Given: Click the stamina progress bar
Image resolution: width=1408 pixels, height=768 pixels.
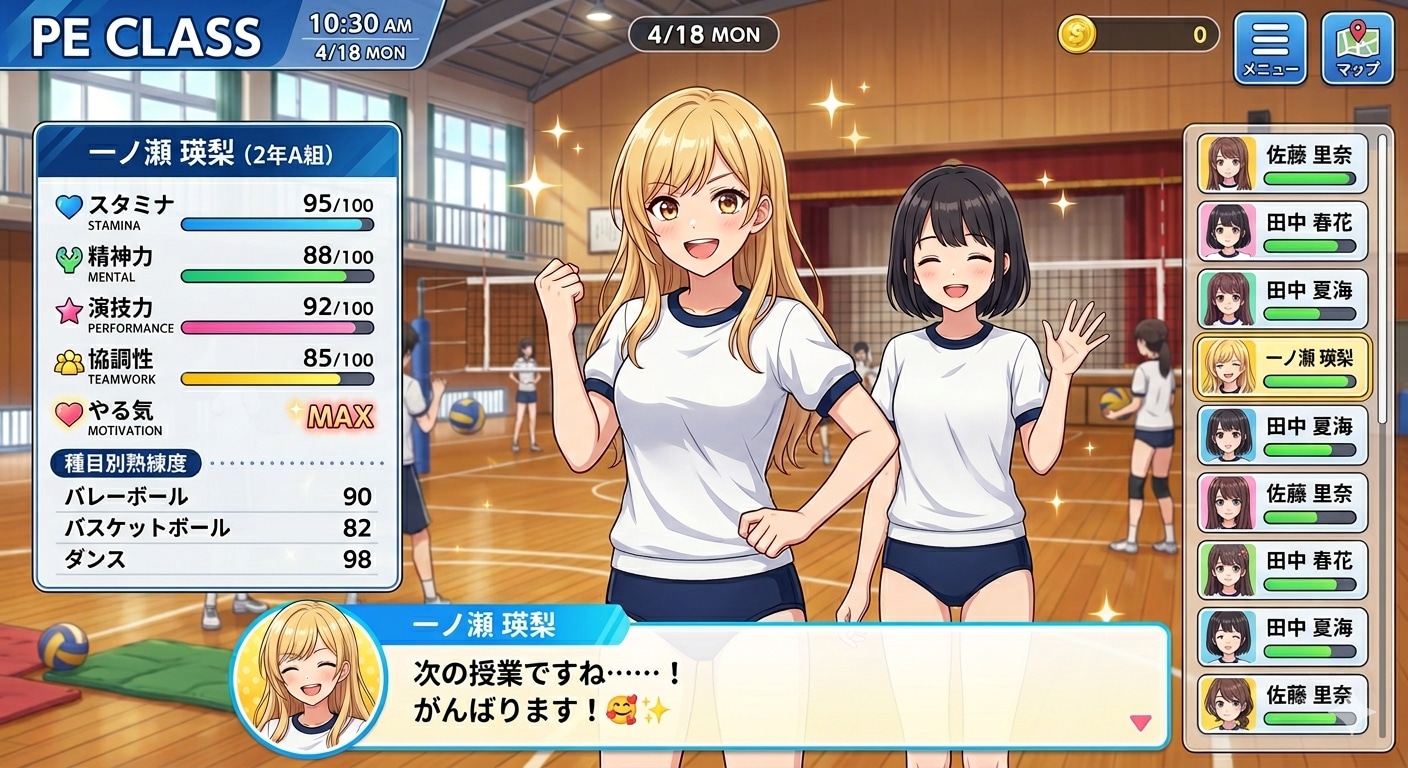Looking at the screenshot, I should pos(277,224).
